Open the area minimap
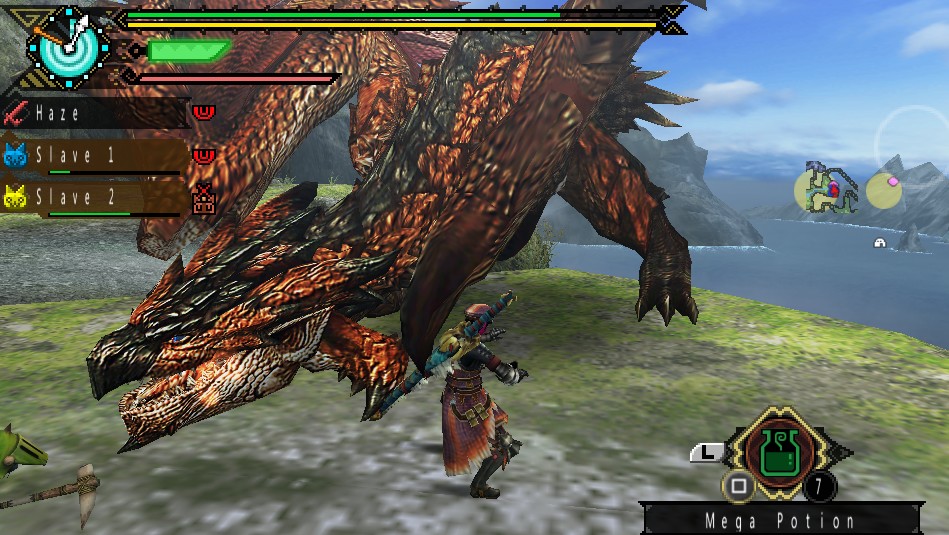 tap(827, 188)
